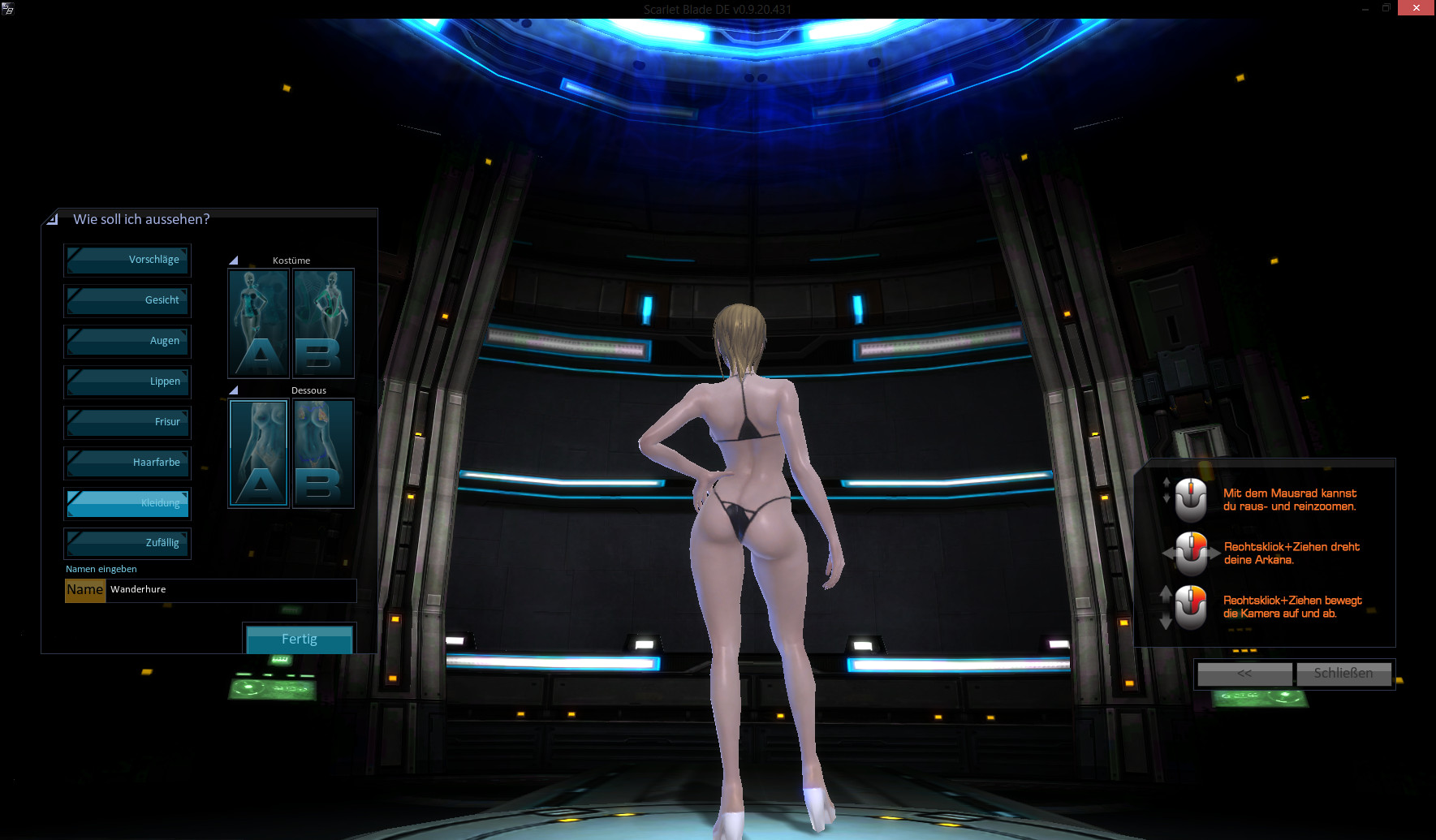The width and height of the screenshot is (1436, 840).
Task: Pick Kostüme option A thumbnail
Action: (x=259, y=323)
